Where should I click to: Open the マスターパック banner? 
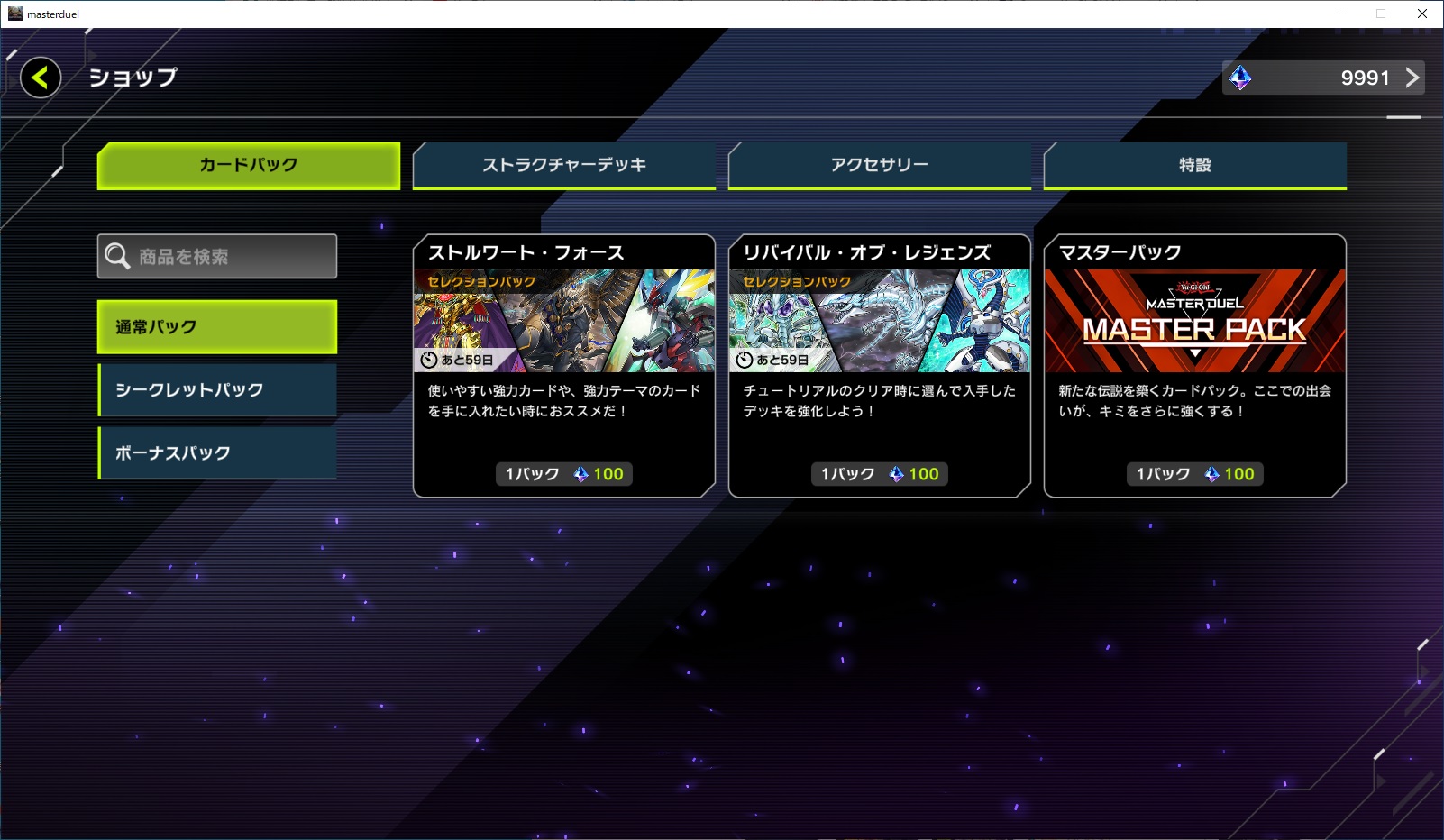(1194, 321)
